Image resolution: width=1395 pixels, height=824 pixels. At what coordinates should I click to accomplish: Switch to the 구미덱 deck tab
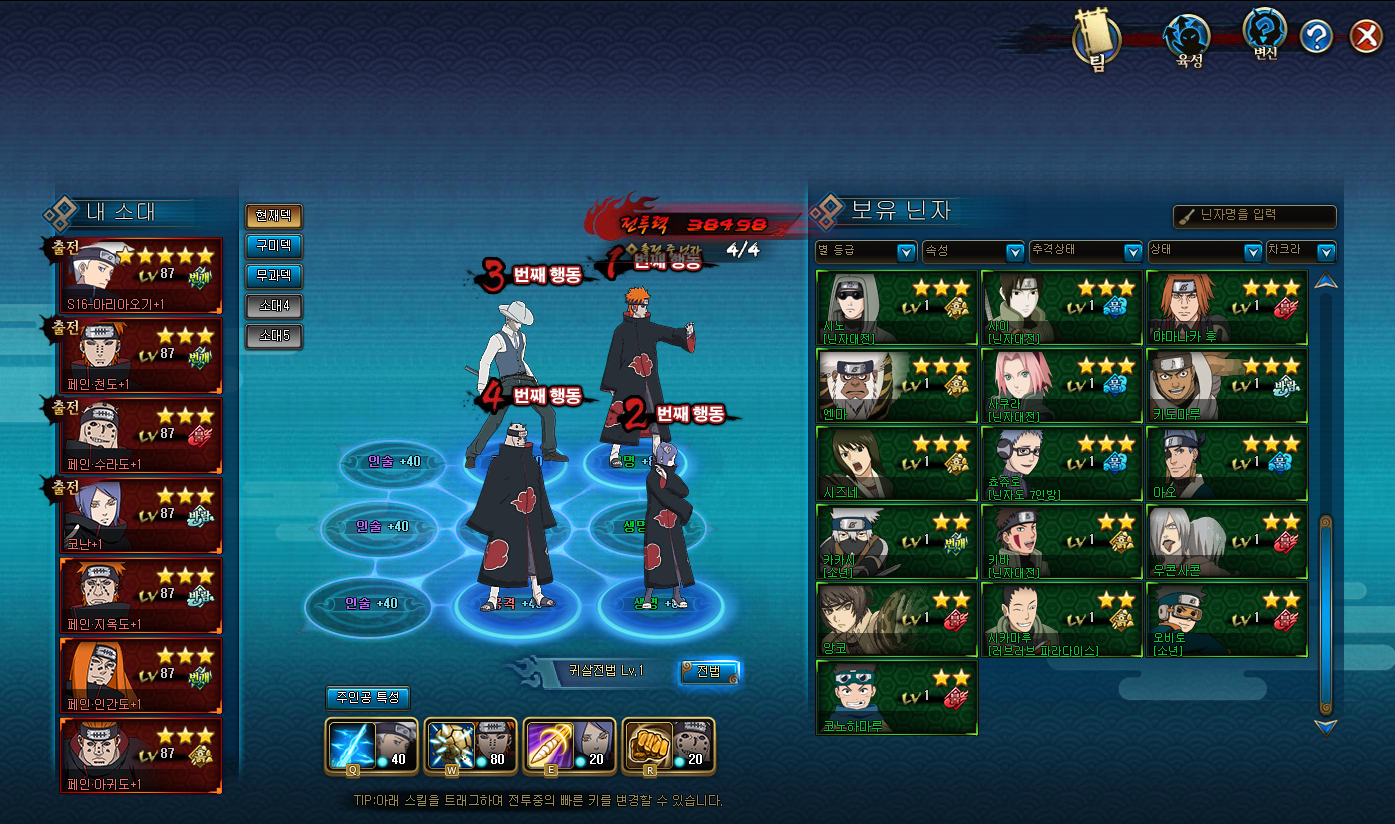point(273,246)
